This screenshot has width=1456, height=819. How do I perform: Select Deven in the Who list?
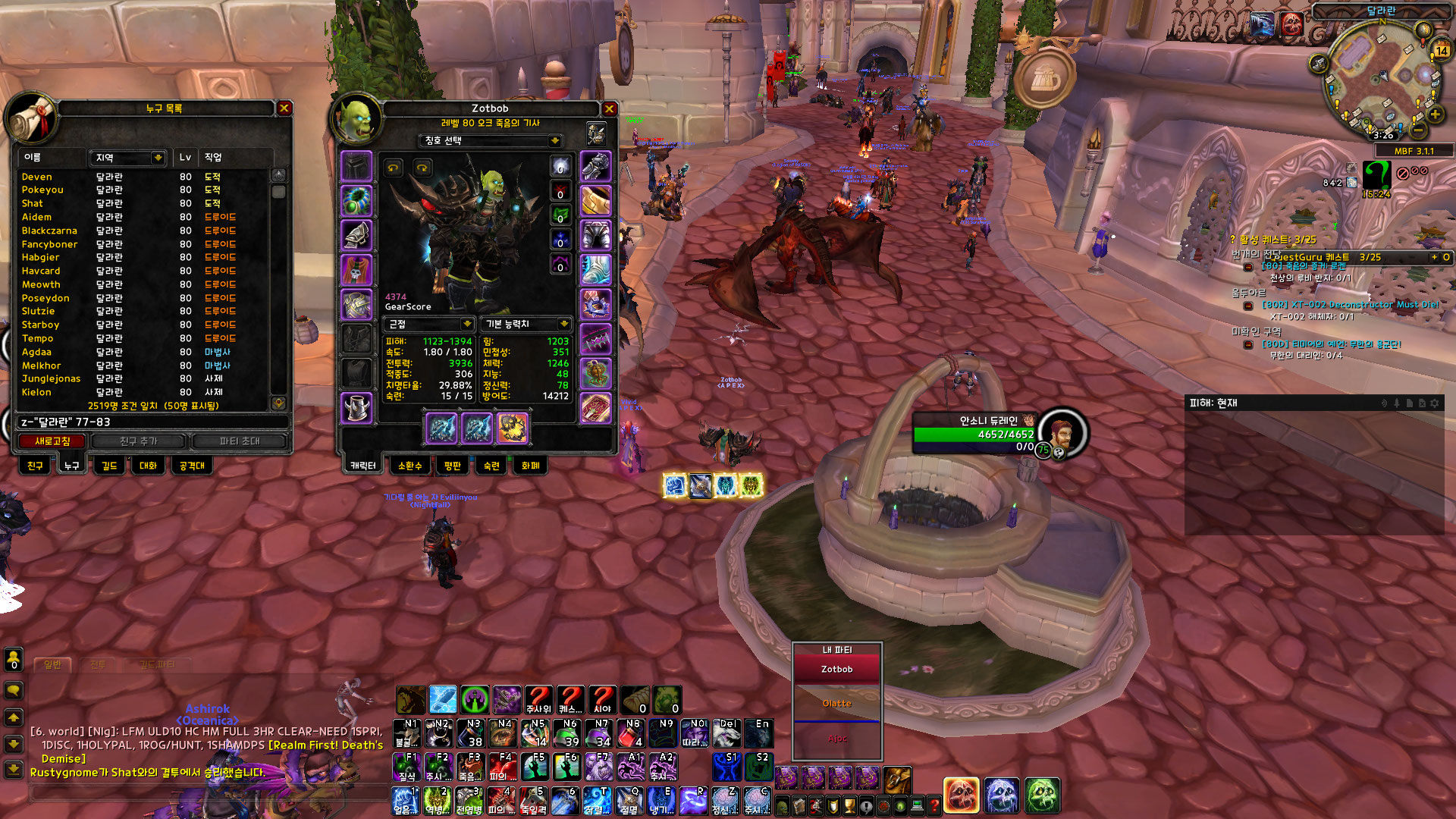pyautogui.click(x=37, y=177)
